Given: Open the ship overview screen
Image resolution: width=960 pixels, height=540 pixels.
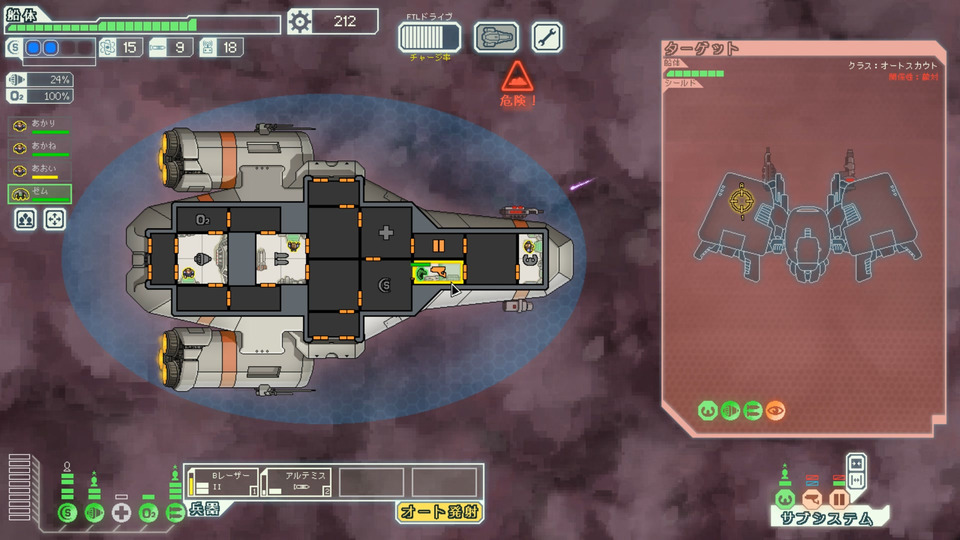Looking at the screenshot, I should click(x=496, y=37).
